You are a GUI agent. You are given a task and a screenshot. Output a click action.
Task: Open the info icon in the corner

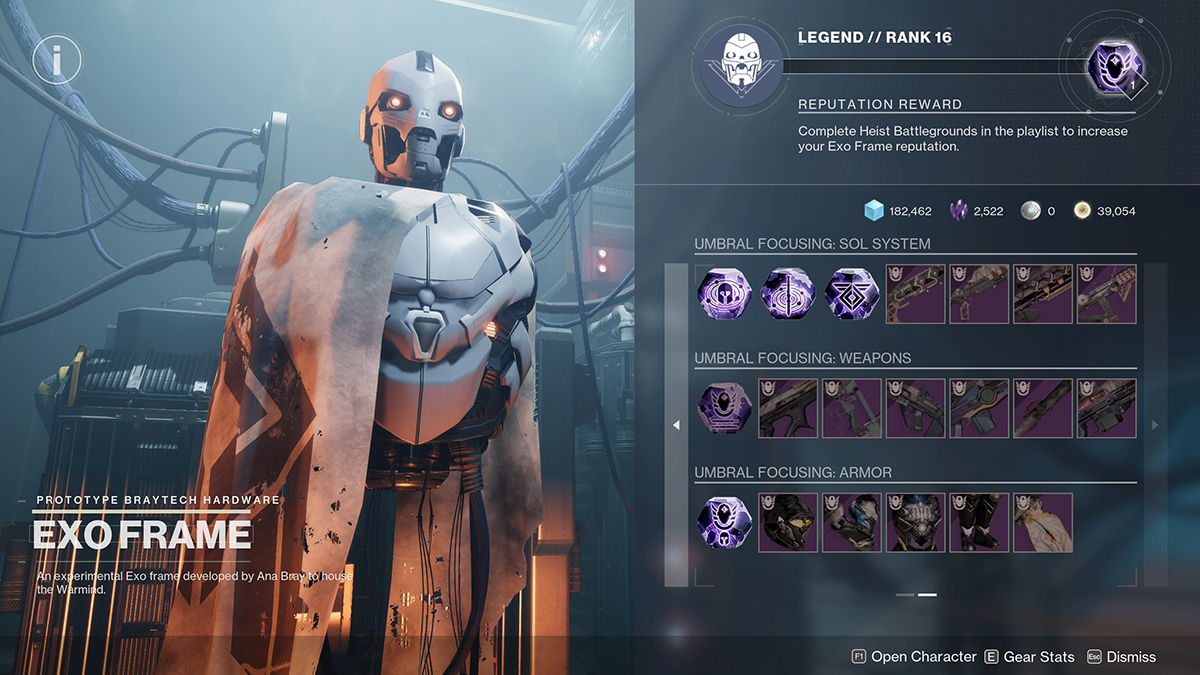(56, 61)
